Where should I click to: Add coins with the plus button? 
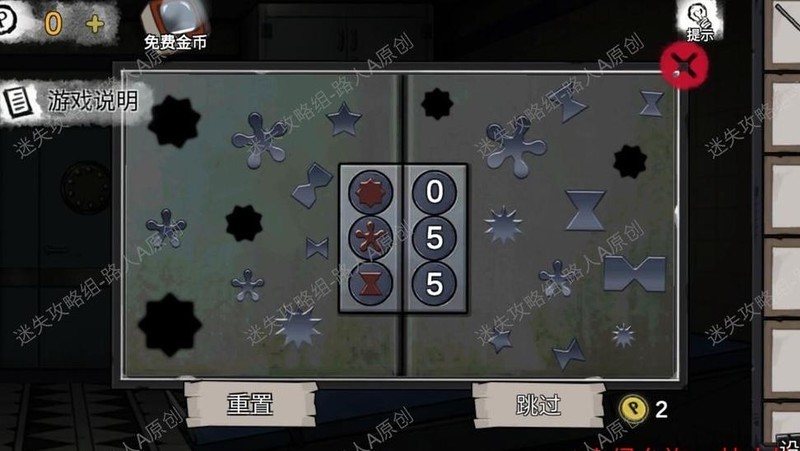point(95,23)
